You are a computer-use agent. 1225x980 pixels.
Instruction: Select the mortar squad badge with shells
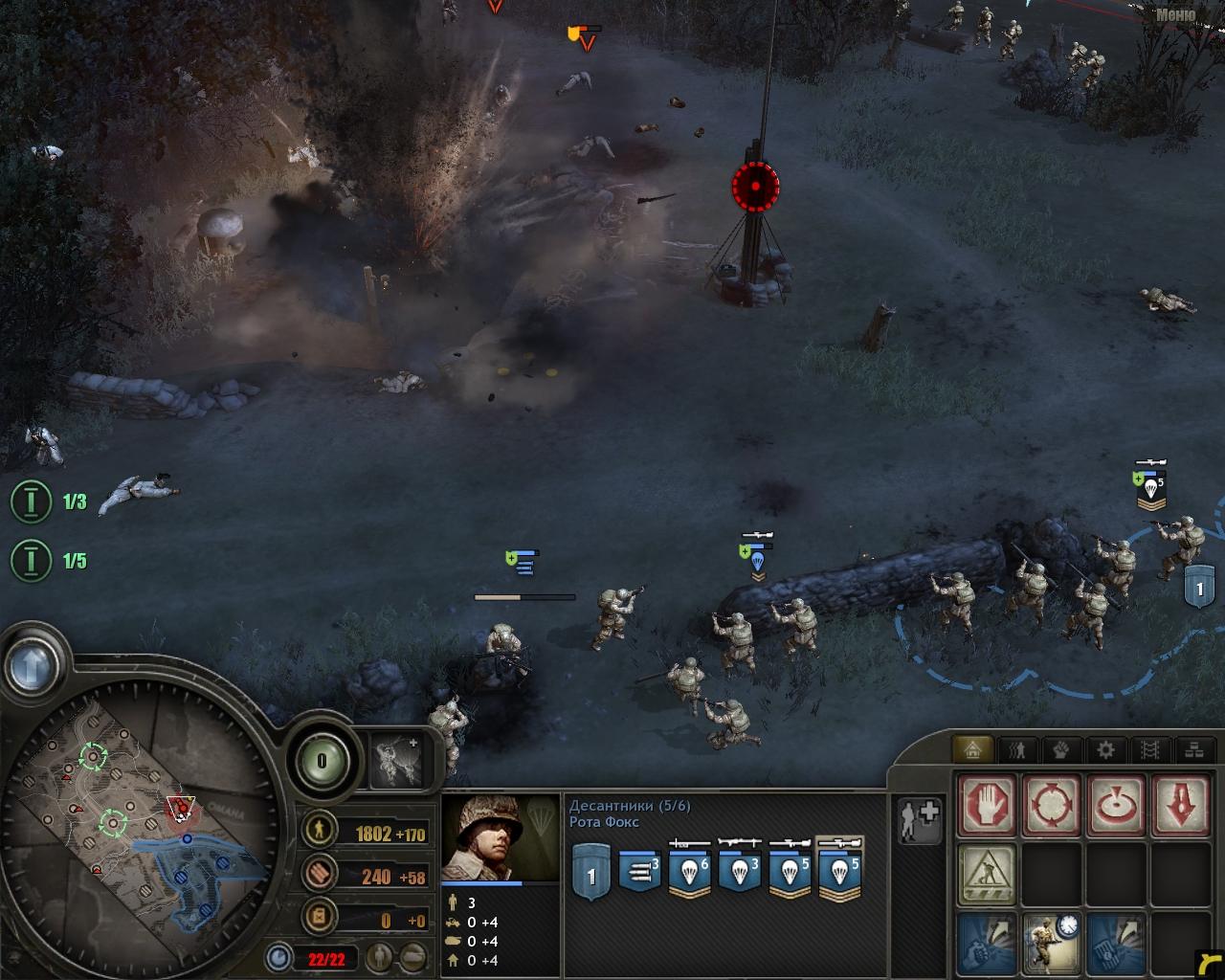click(640, 872)
